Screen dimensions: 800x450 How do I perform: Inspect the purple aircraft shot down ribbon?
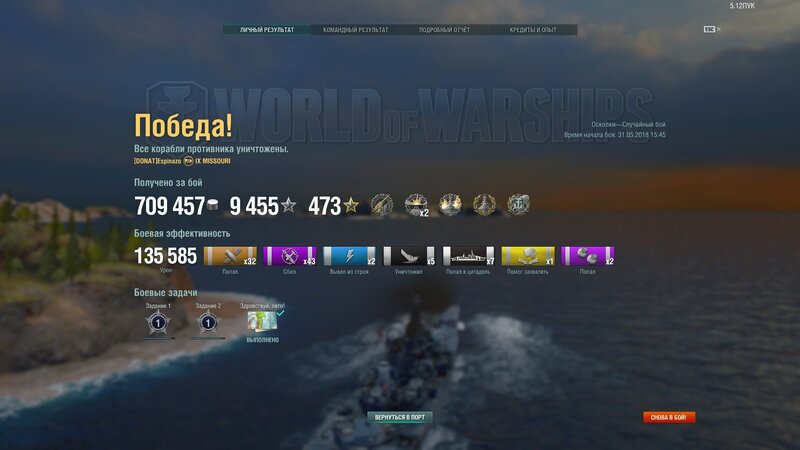click(290, 256)
